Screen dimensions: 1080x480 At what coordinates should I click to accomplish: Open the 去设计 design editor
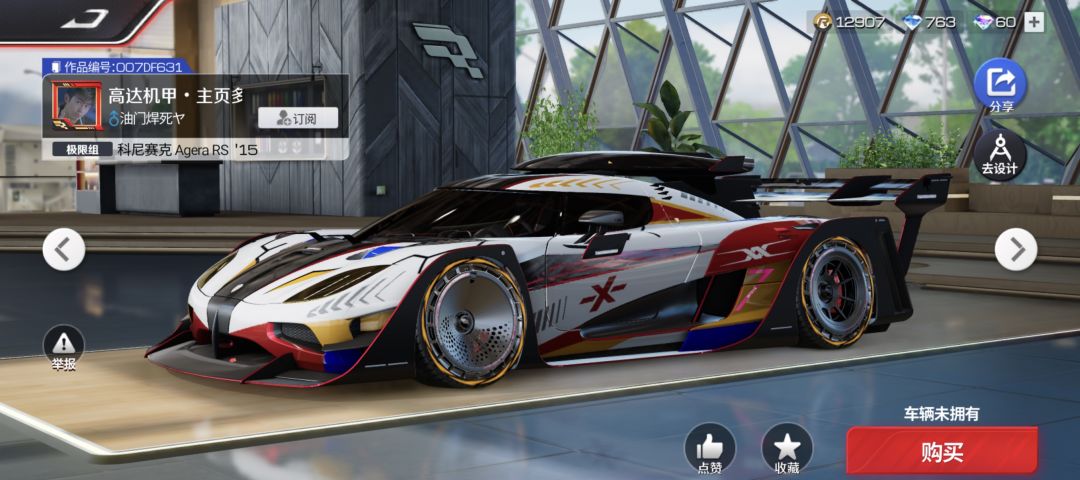coord(999,153)
